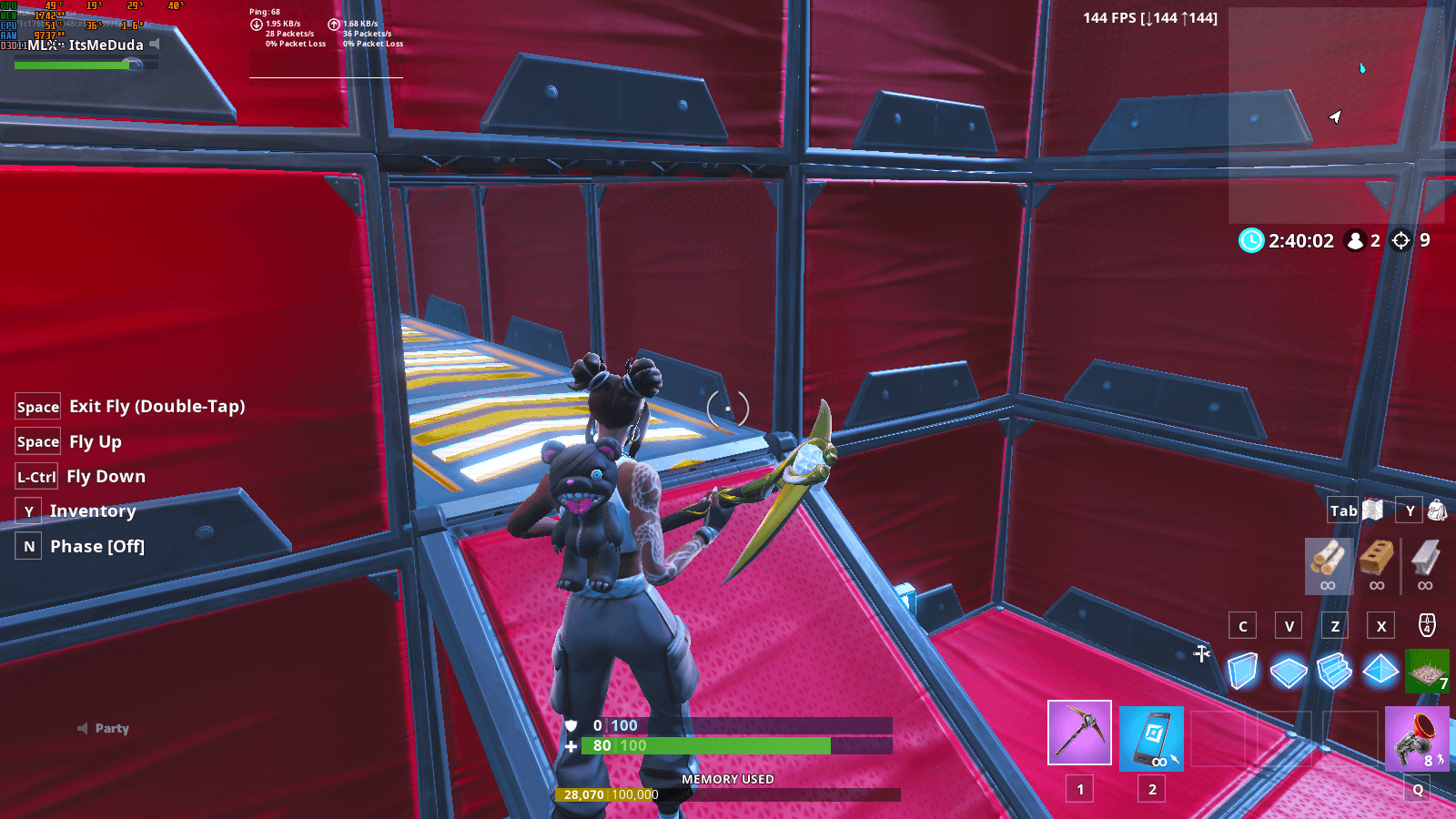
Task: Select the pyramid roof build piece icon
Action: click(x=1381, y=671)
